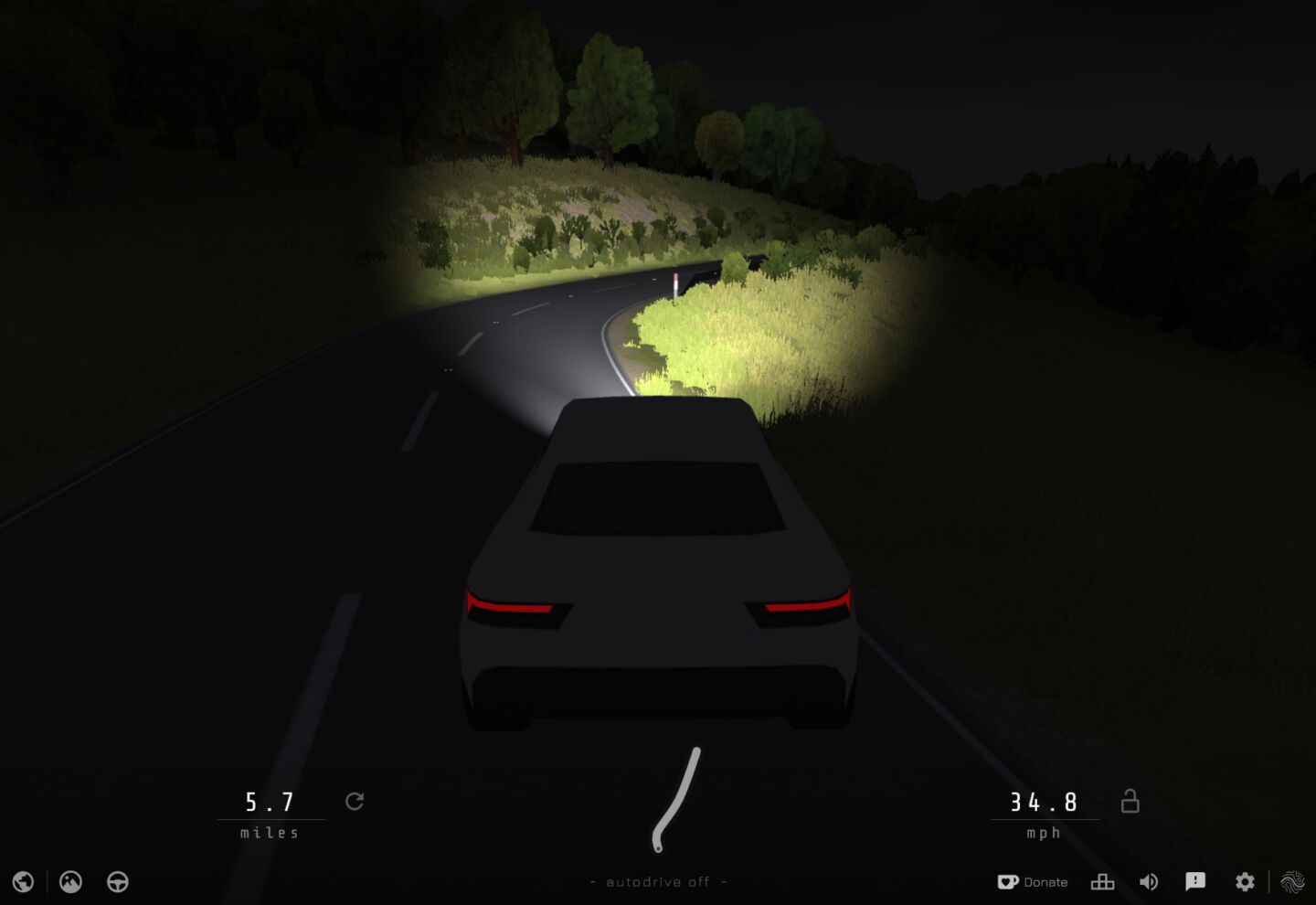Click the mph unit label
Image resolution: width=1316 pixels, height=905 pixels.
pyautogui.click(x=1043, y=833)
